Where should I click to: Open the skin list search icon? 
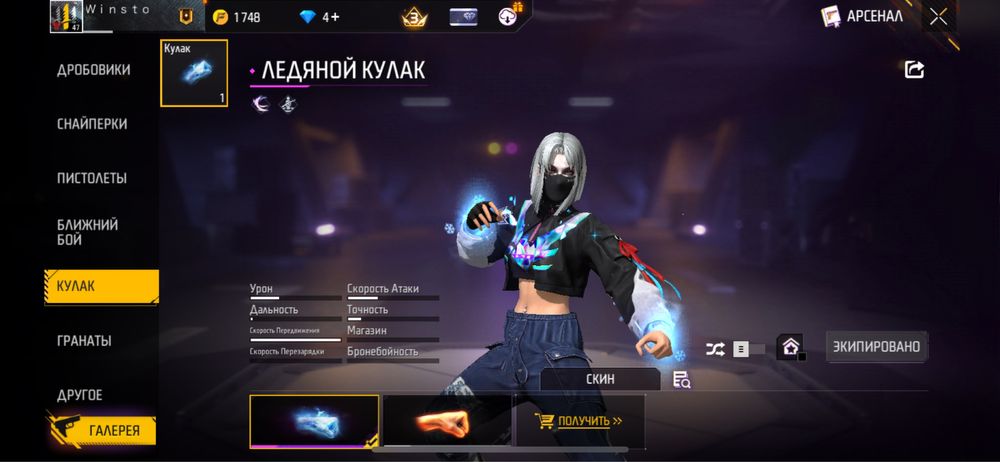(682, 379)
